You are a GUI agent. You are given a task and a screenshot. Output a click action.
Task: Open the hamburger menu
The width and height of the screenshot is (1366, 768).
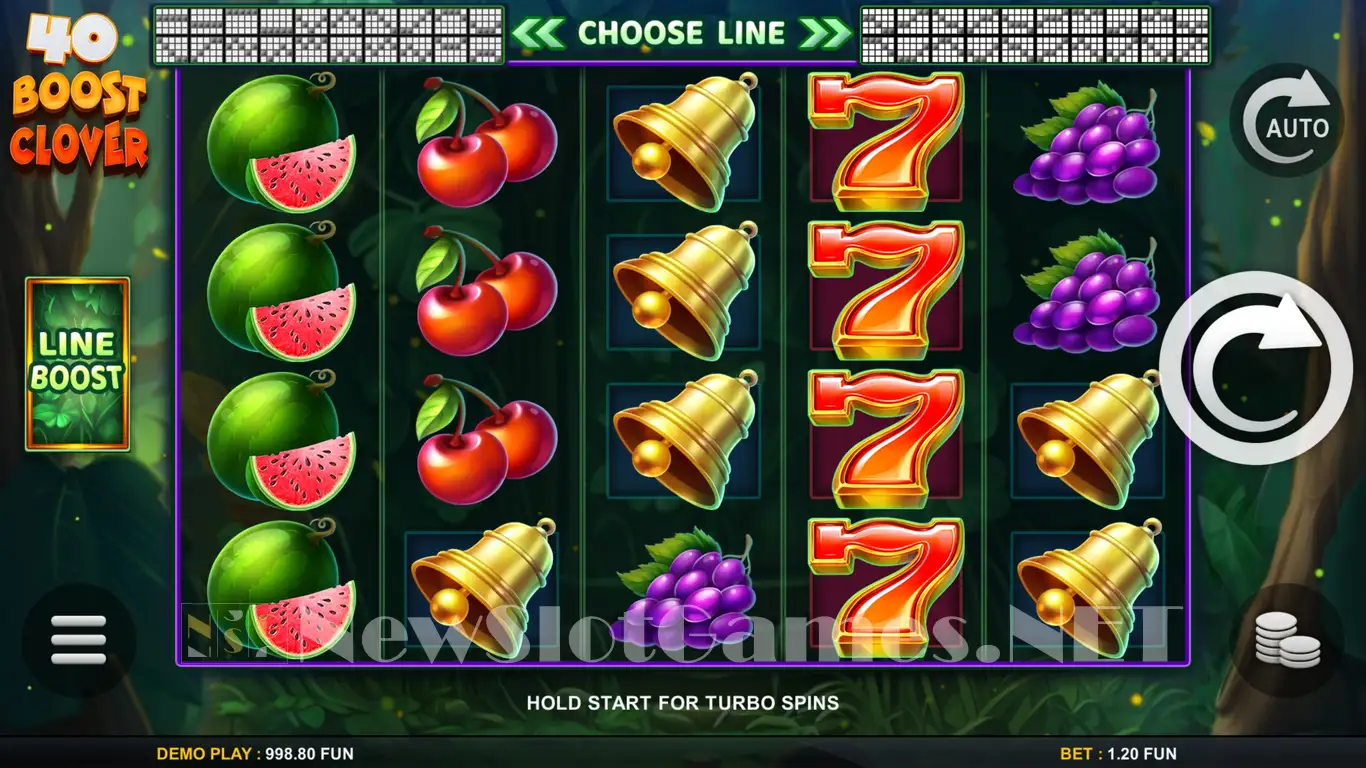tap(78, 638)
